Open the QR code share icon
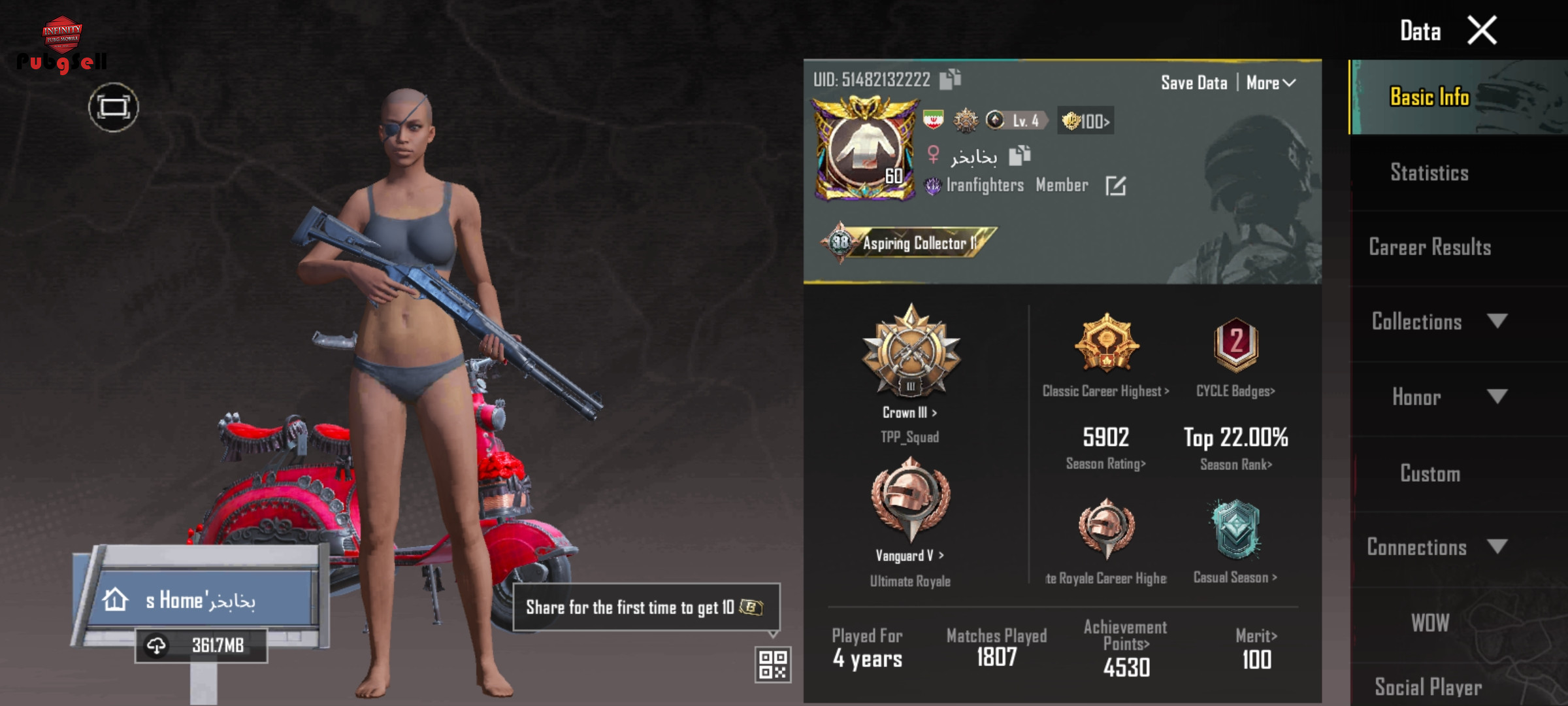The image size is (1568, 706). click(773, 665)
